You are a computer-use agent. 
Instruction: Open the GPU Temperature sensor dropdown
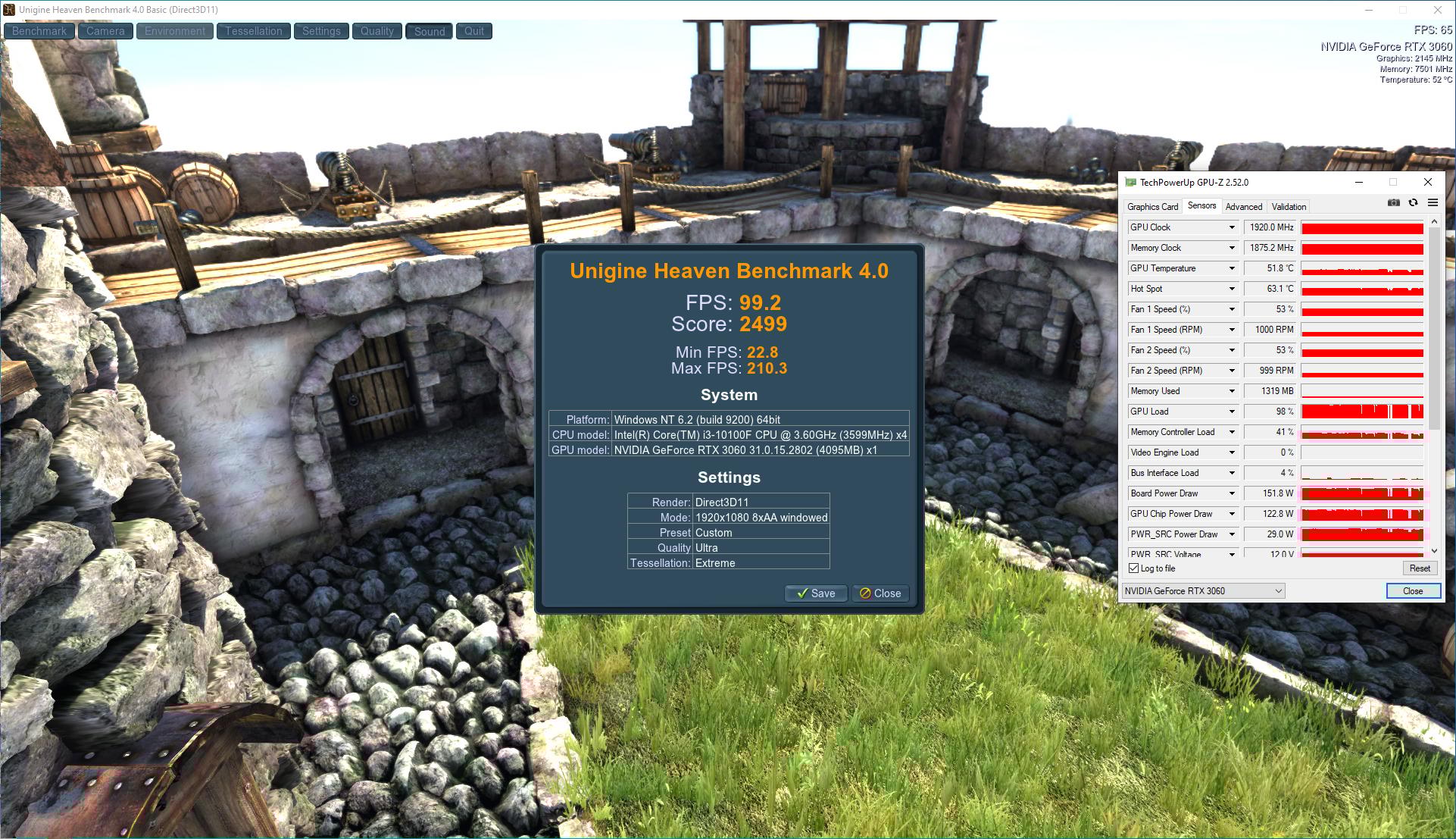pos(1232,268)
